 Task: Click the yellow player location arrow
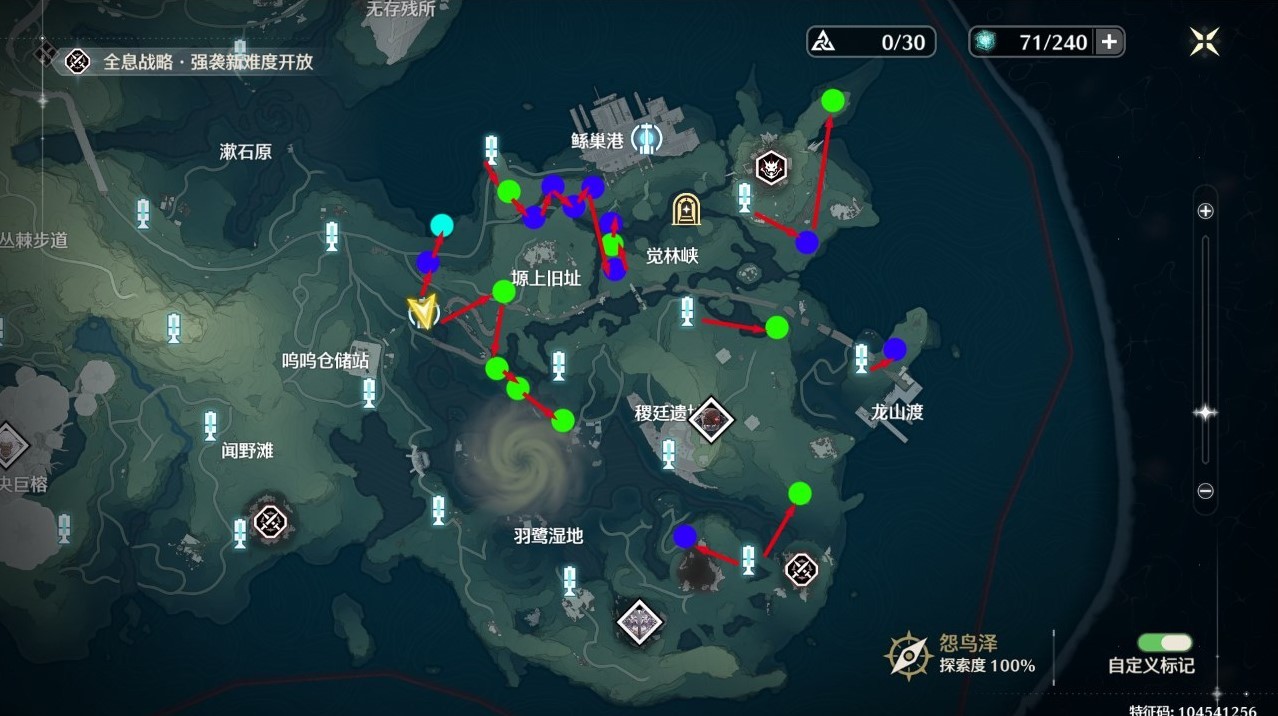[425, 313]
